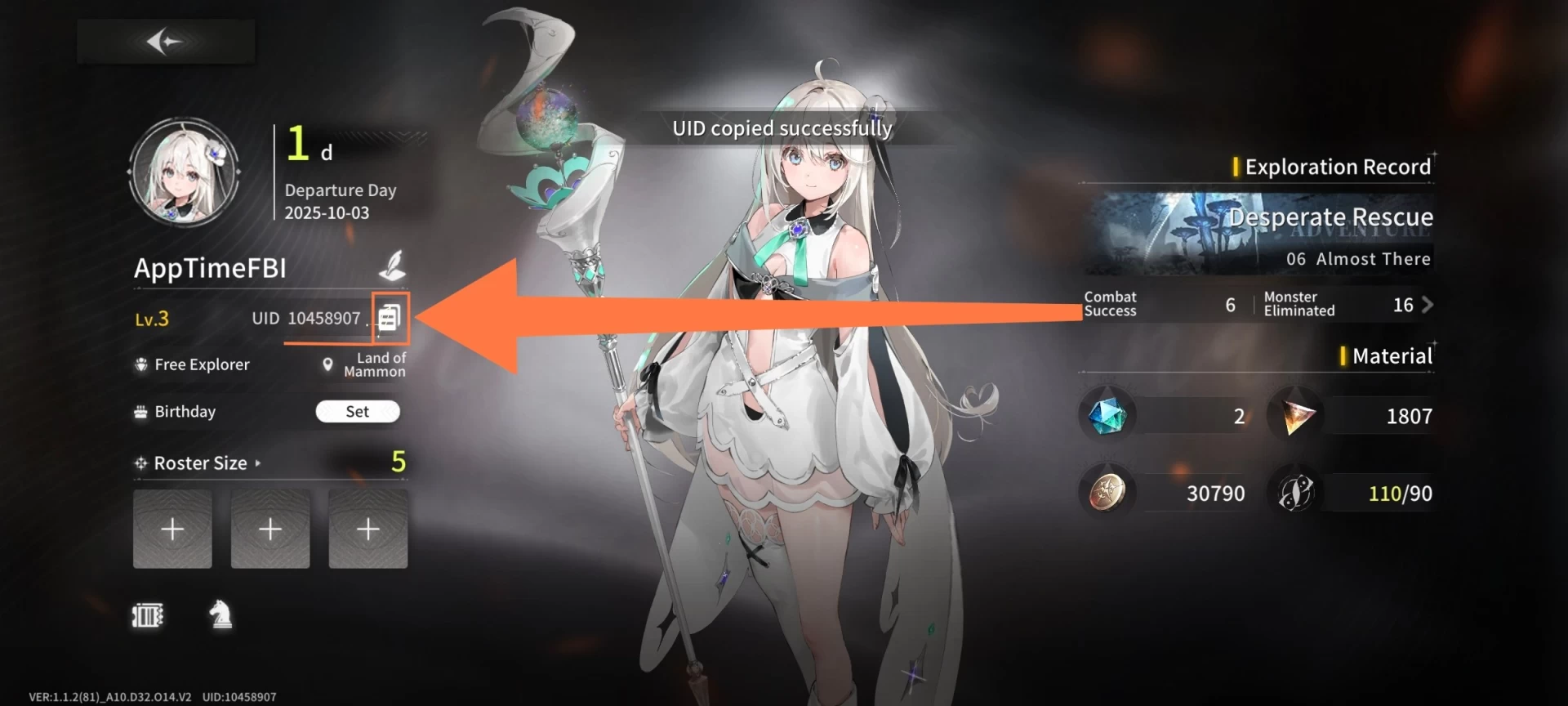1568x706 pixels.
Task: Select the orange triangular gem material
Action: click(1297, 416)
